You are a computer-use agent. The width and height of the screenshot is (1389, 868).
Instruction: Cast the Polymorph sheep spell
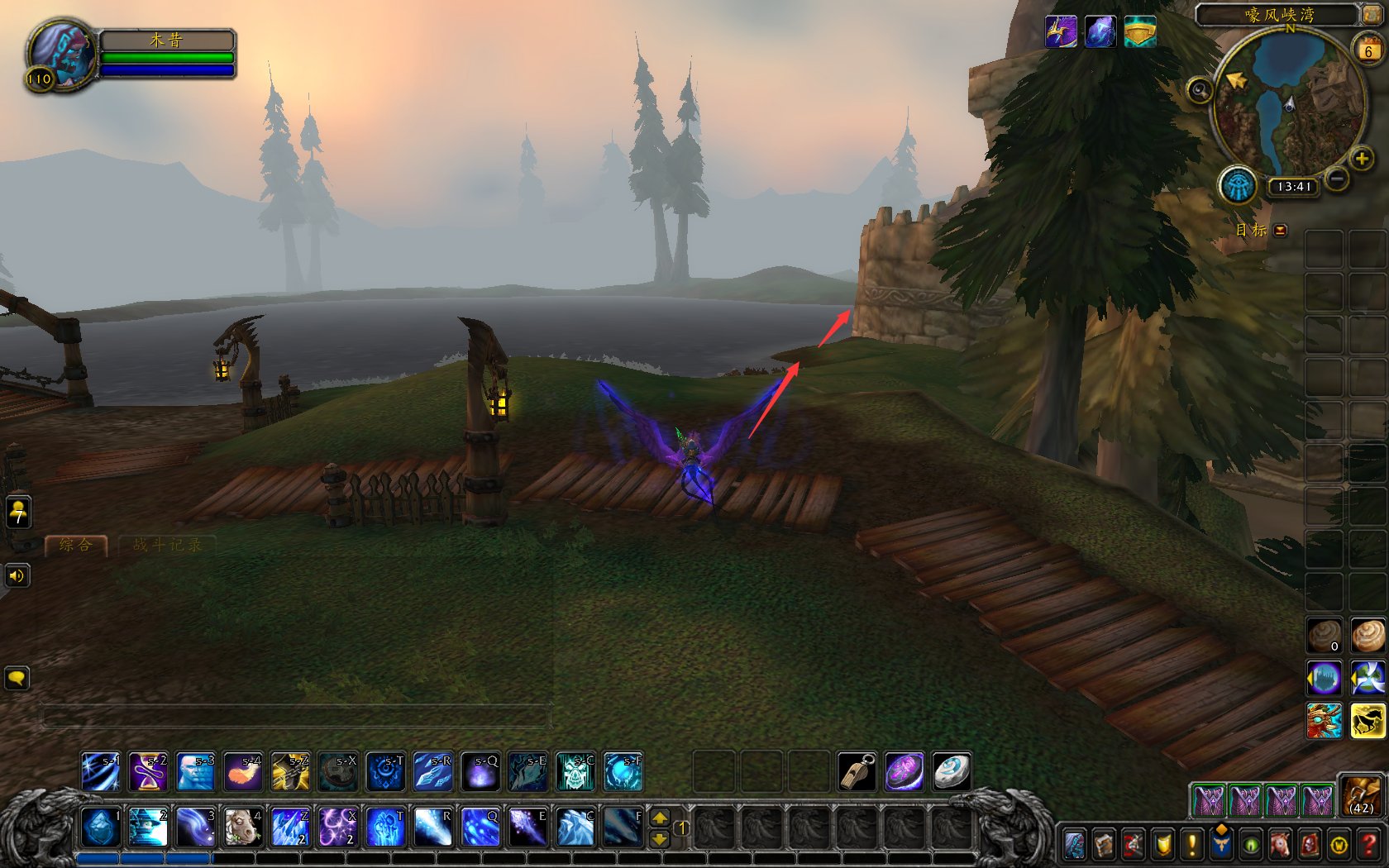[x=243, y=827]
